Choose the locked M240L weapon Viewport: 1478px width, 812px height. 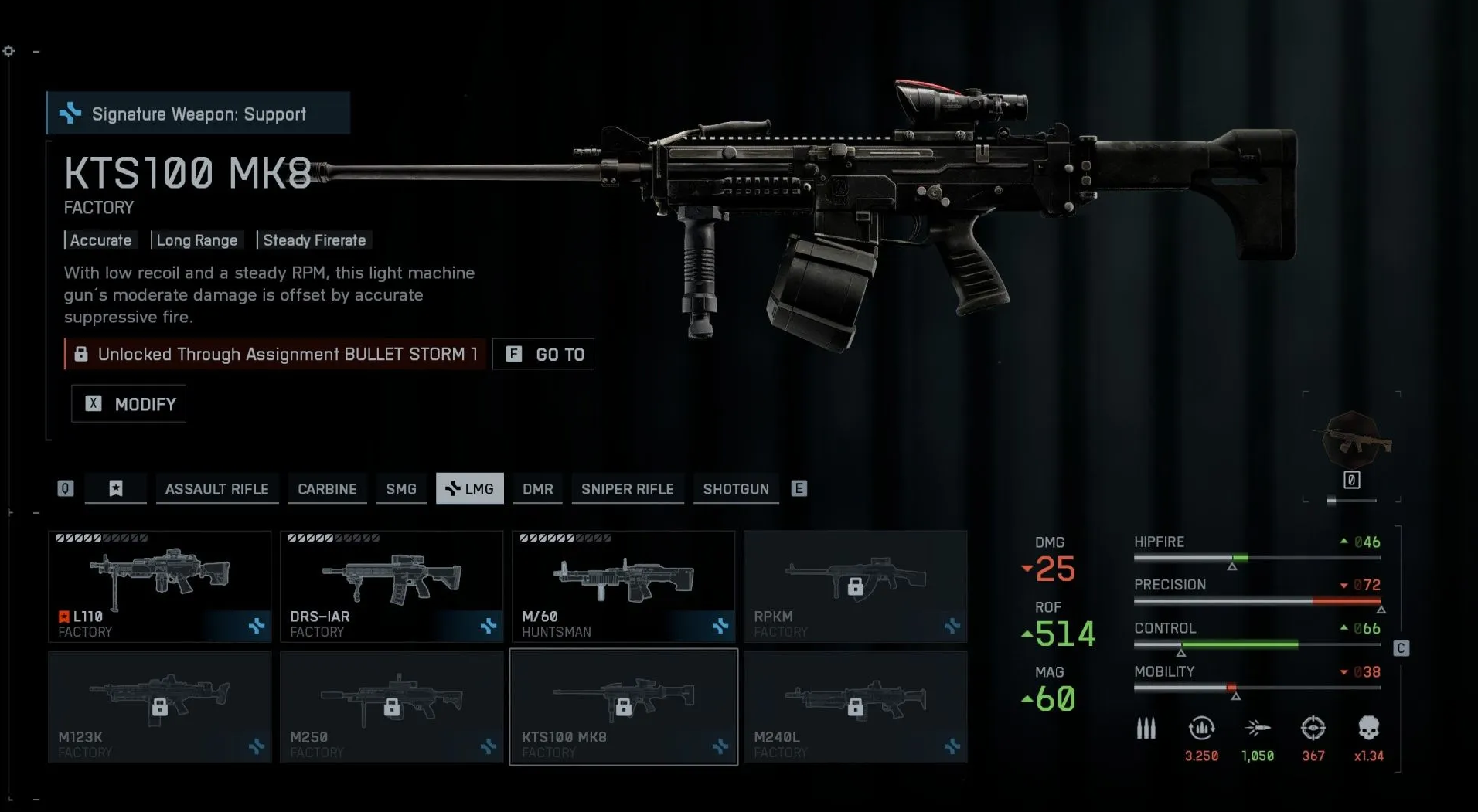(855, 706)
